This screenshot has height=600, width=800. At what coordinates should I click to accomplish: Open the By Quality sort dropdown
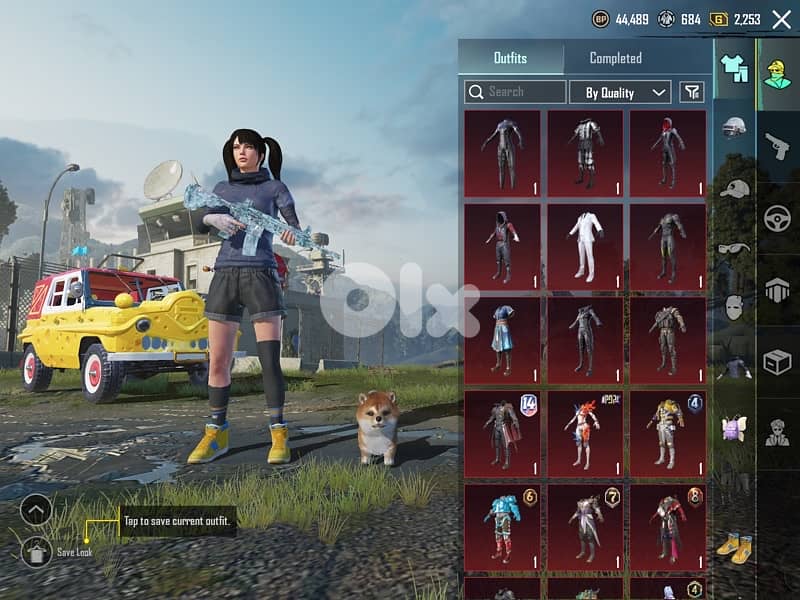620,93
